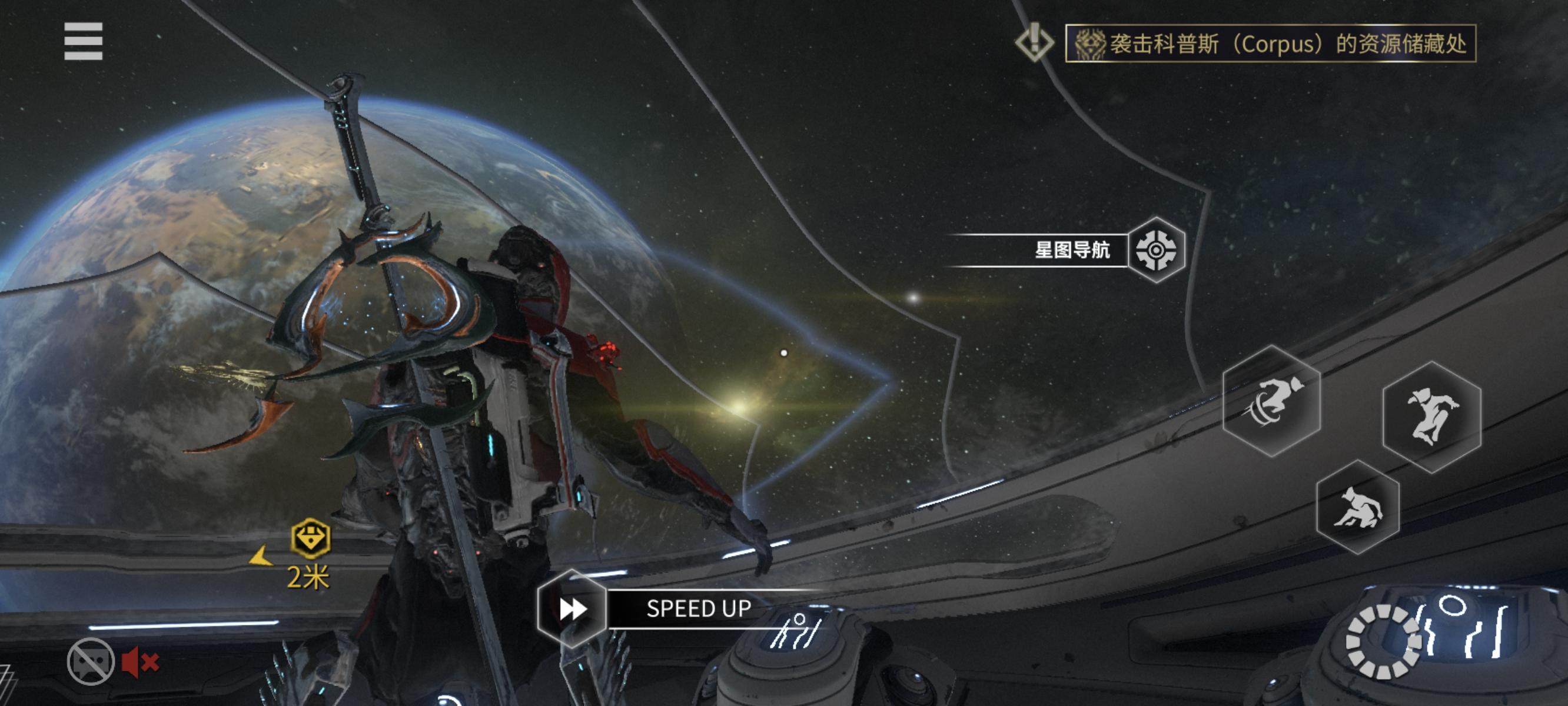Tap the SPEED UP fast-forward button
The width and height of the screenshot is (1568, 706).
[572, 608]
